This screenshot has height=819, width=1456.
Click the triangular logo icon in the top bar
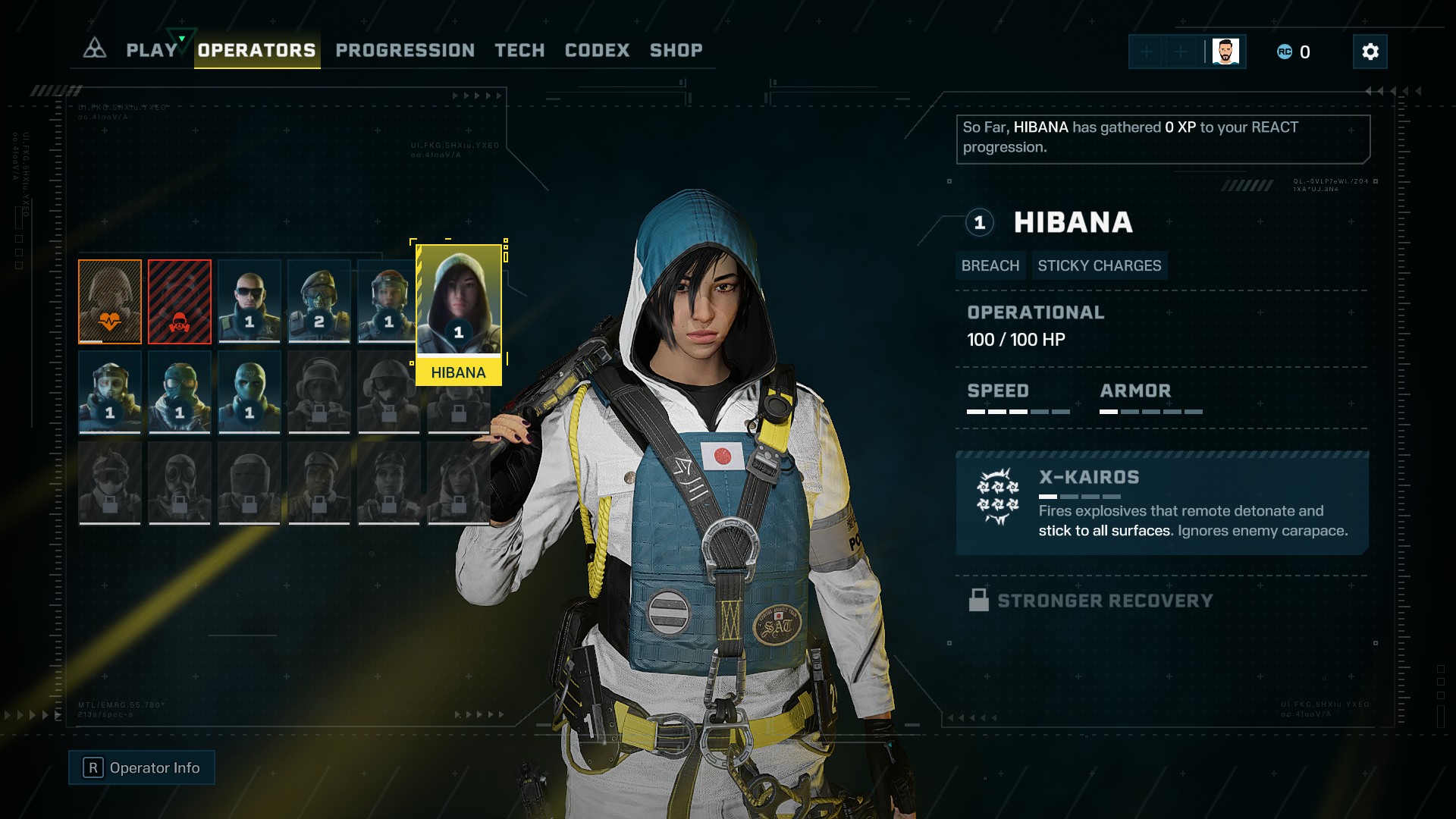point(95,49)
